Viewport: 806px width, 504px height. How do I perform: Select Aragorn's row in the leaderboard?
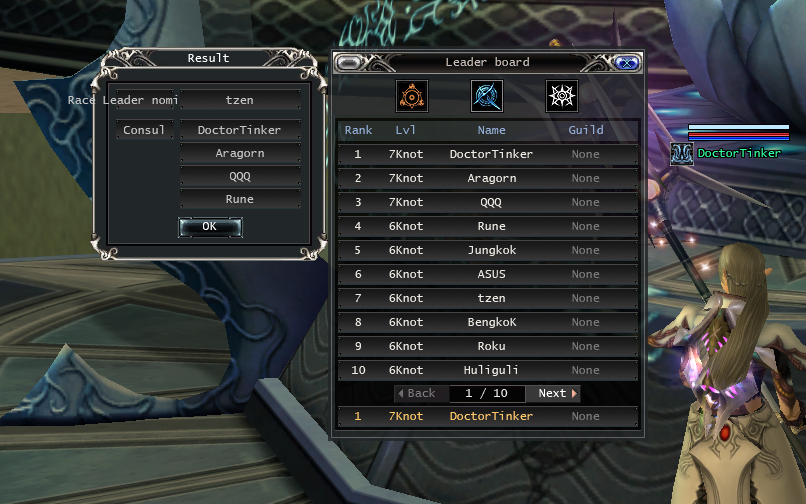(488, 179)
